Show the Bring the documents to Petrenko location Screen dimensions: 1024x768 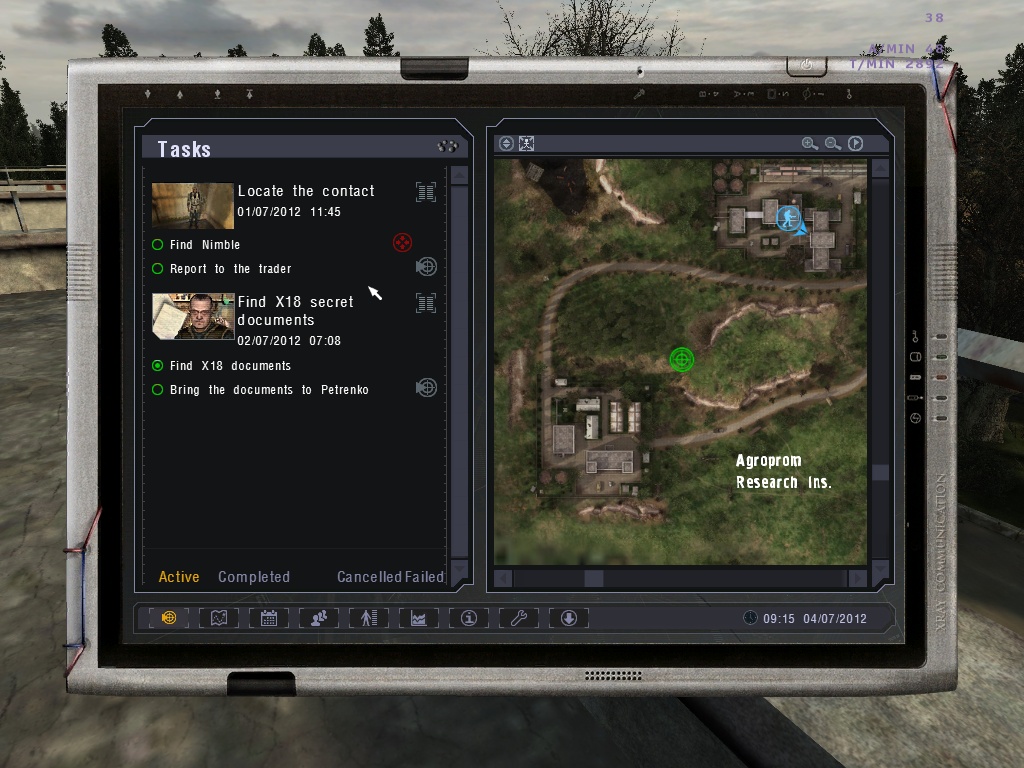click(x=426, y=388)
